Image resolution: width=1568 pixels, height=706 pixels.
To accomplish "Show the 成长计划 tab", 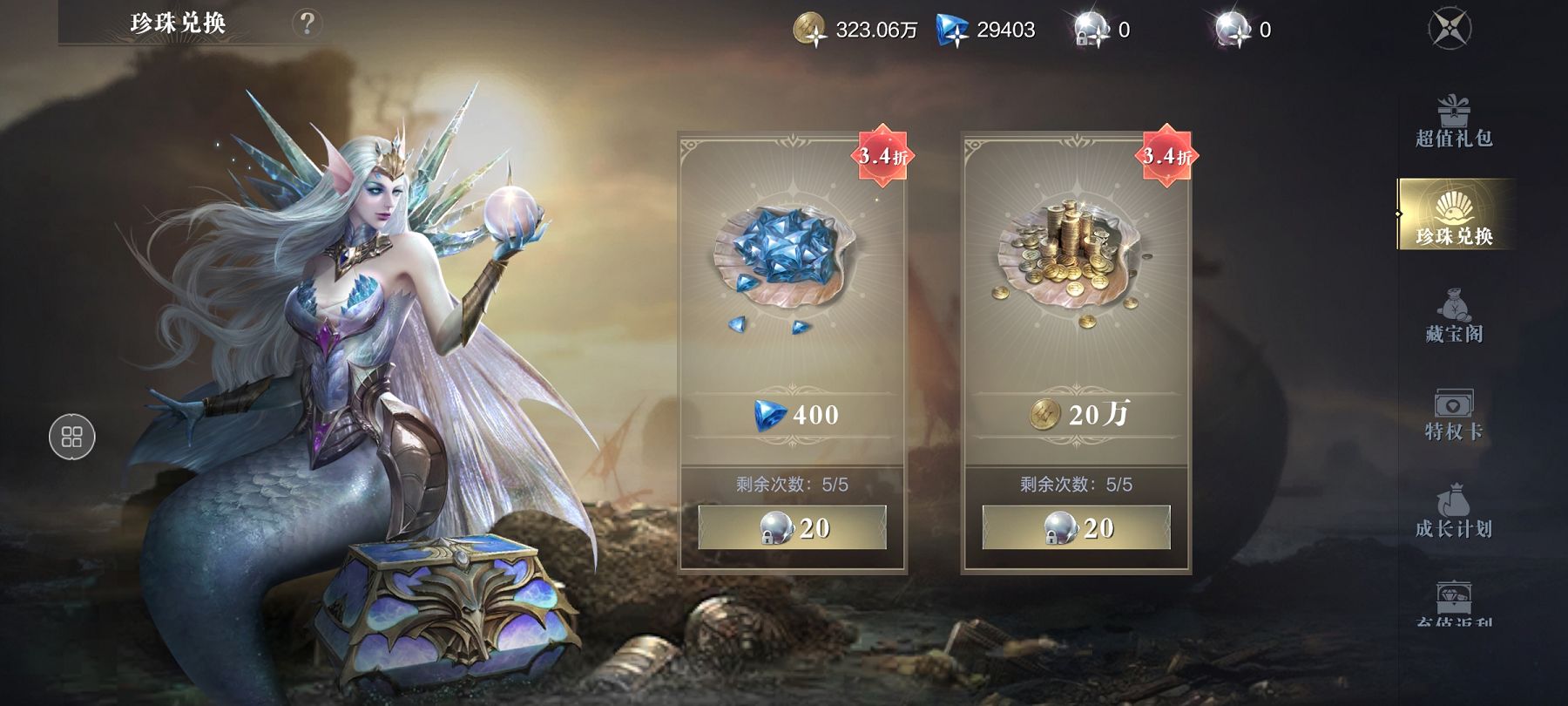I will (1453, 513).
